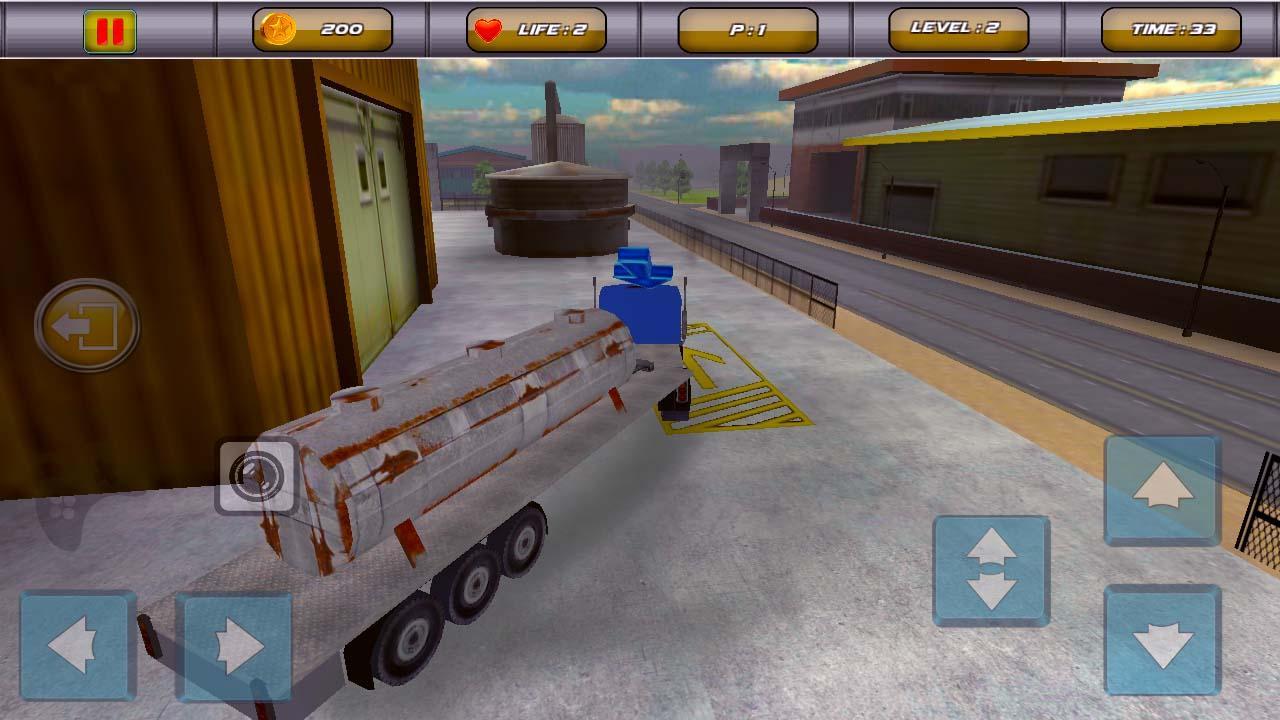1280x720 pixels.
Task: View the LEVEL: 2 panel
Action: tap(956, 28)
